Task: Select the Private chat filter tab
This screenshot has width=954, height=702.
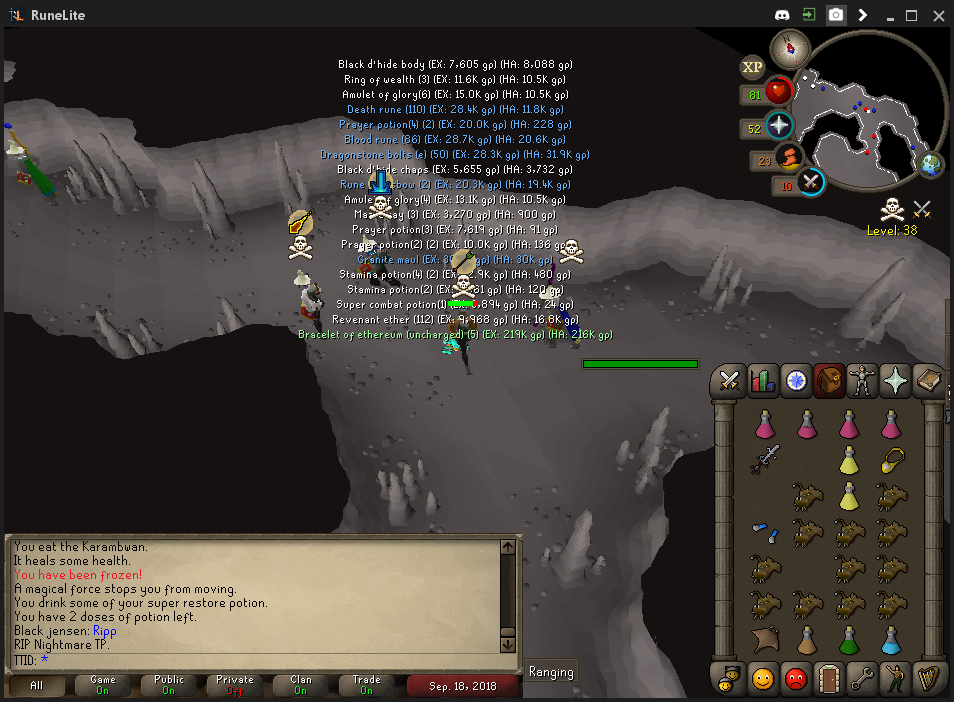Action: (x=236, y=685)
